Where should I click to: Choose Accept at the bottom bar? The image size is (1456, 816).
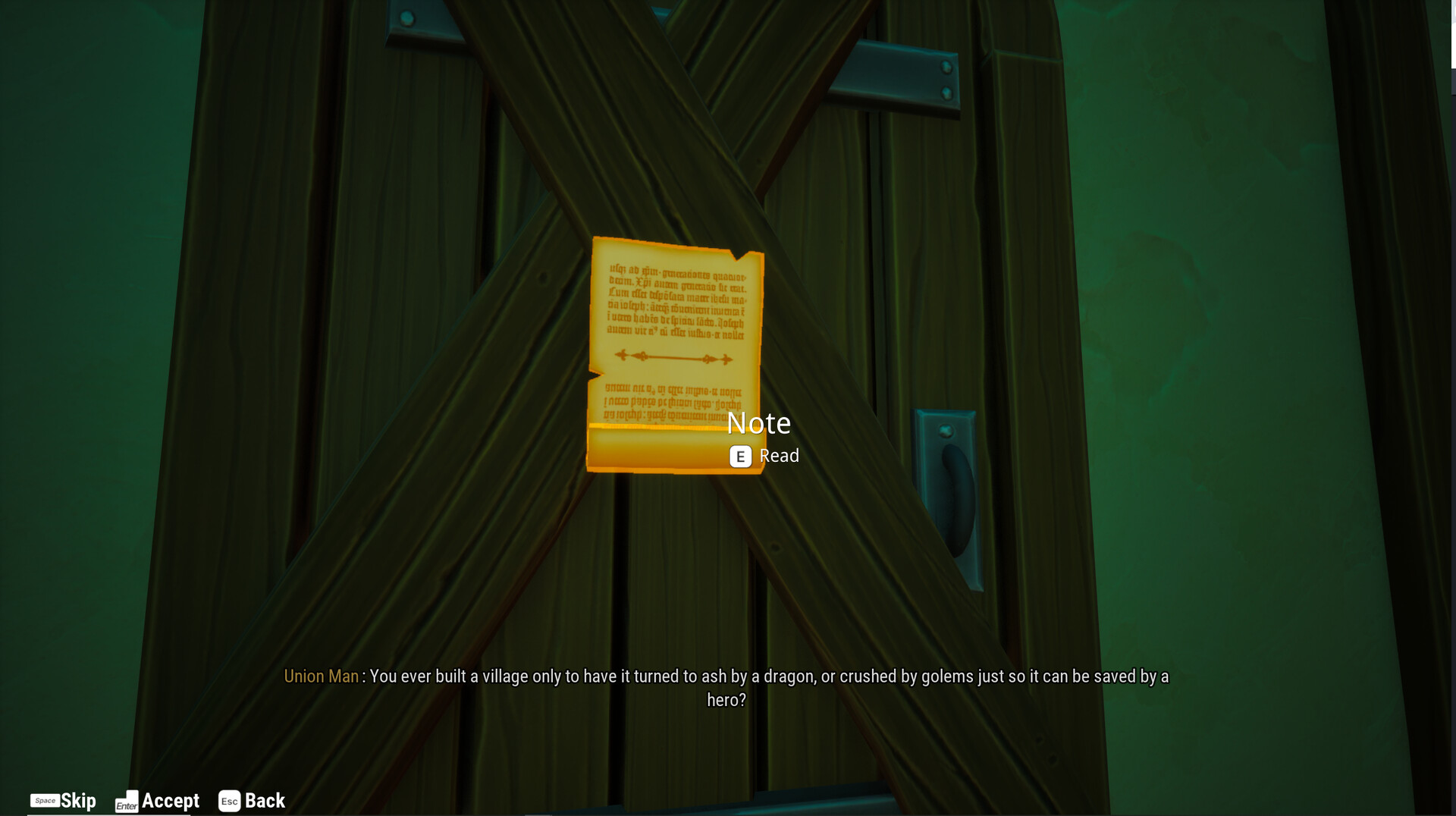pyautogui.click(x=171, y=801)
